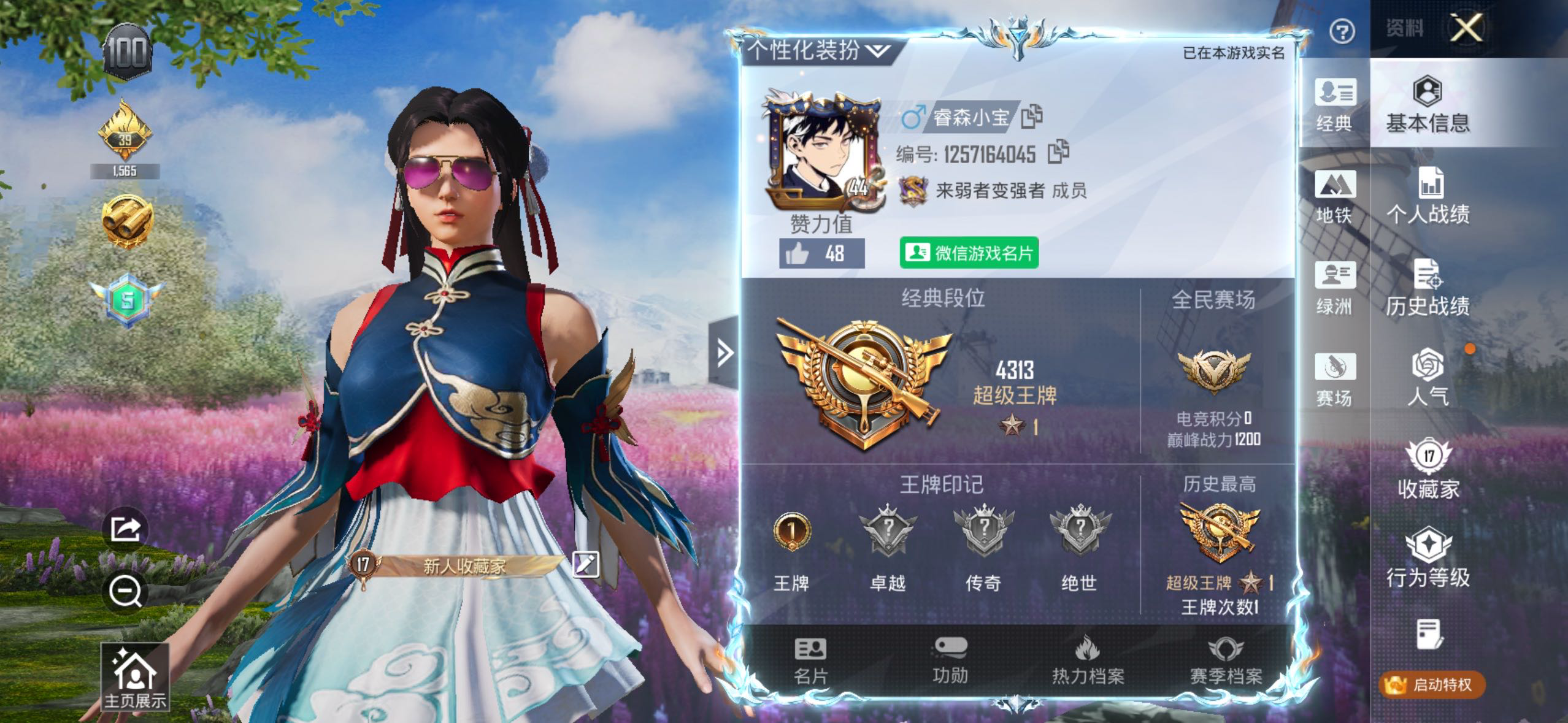Edit the 新人收藏家 title with pencil icon
The image size is (1568, 723).
point(585,564)
